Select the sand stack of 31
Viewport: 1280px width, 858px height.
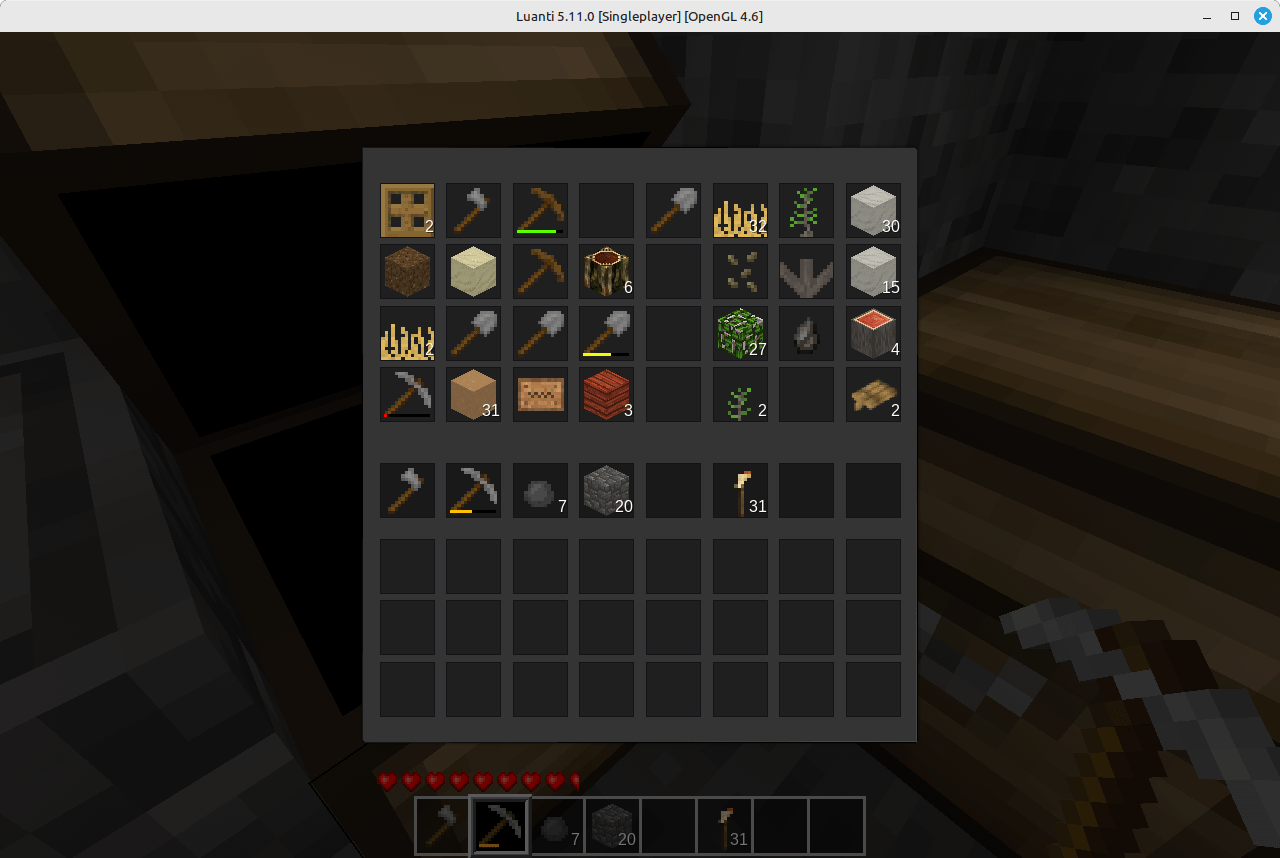[x=473, y=394]
